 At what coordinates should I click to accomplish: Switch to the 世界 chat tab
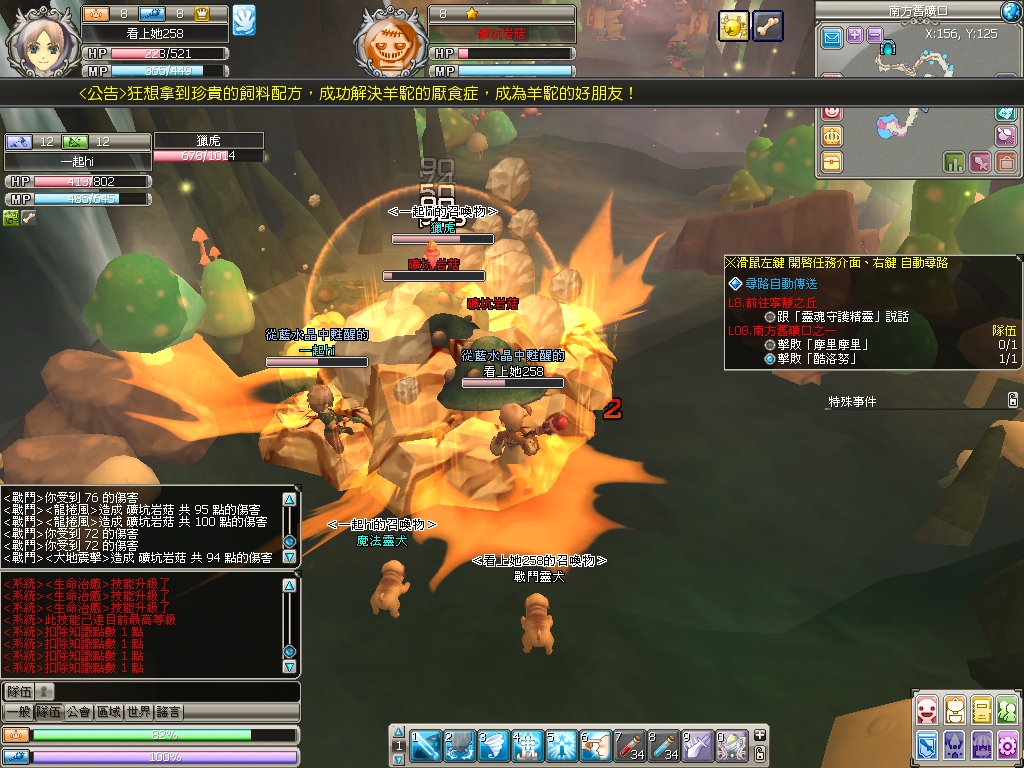139,712
